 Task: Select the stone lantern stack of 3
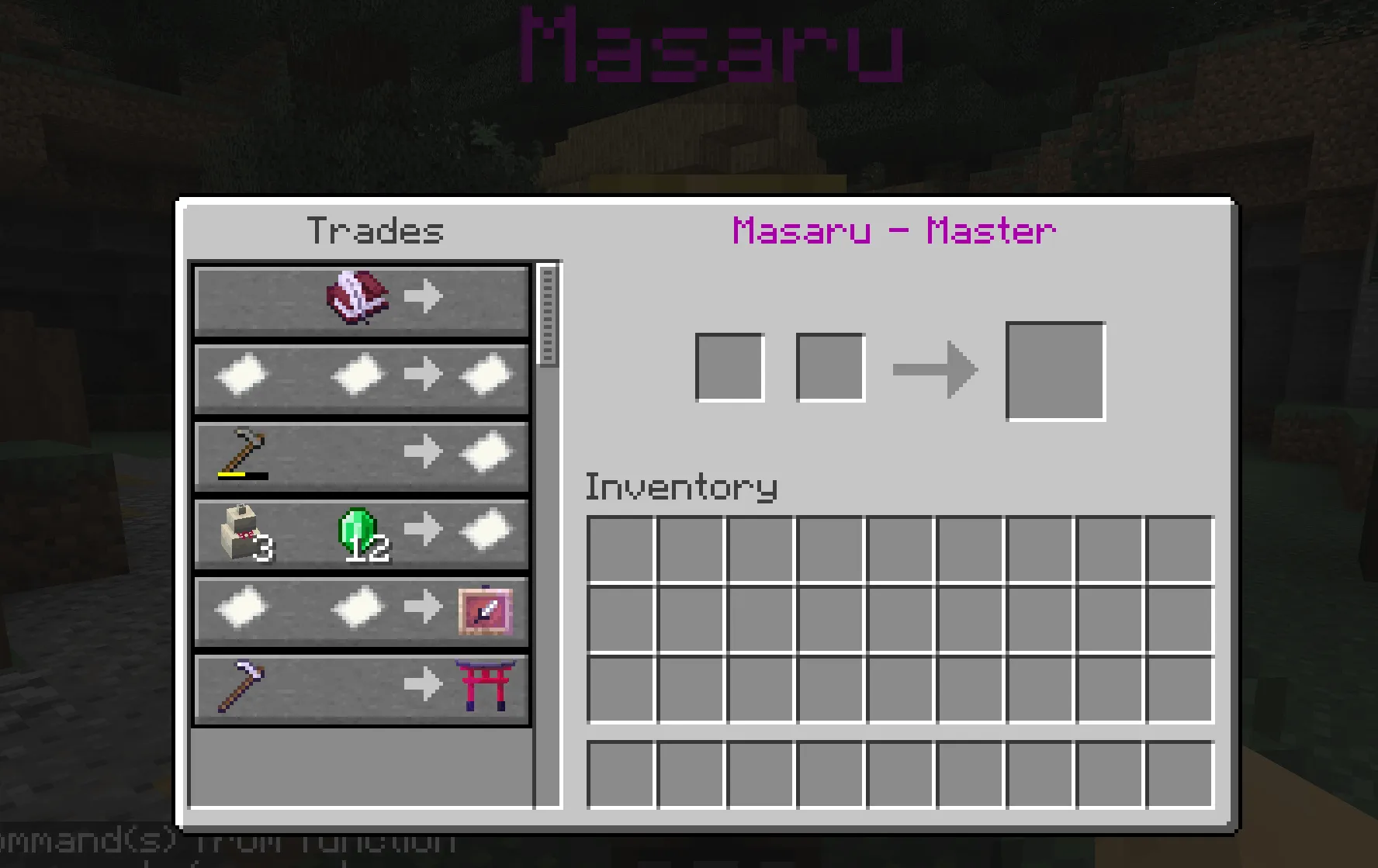pyautogui.click(x=242, y=534)
